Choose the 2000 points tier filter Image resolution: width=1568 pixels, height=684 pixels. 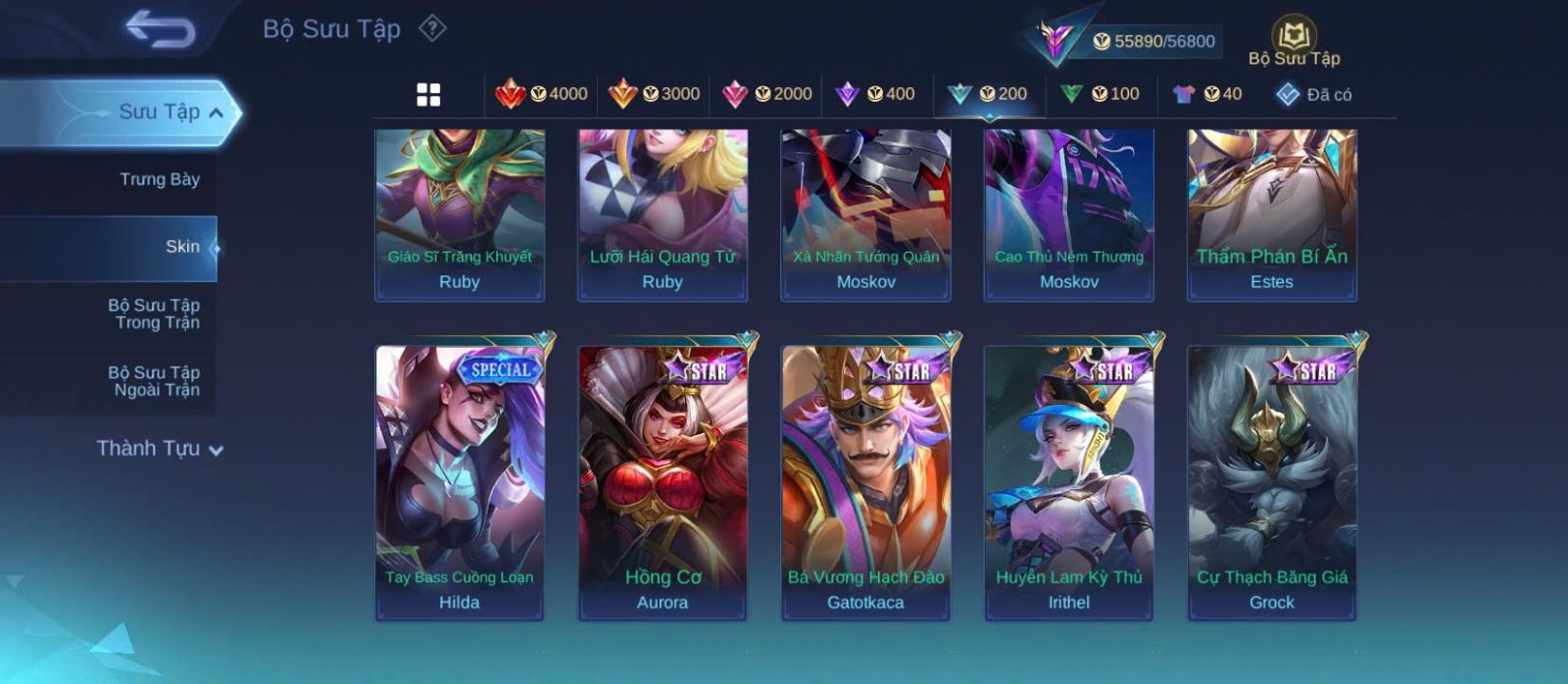coord(767,94)
